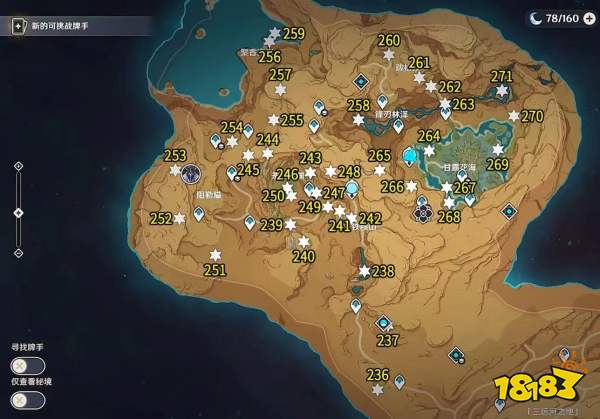Pick the star marker numbered 252
The height and width of the screenshot is (419, 600).
click(180, 218)
